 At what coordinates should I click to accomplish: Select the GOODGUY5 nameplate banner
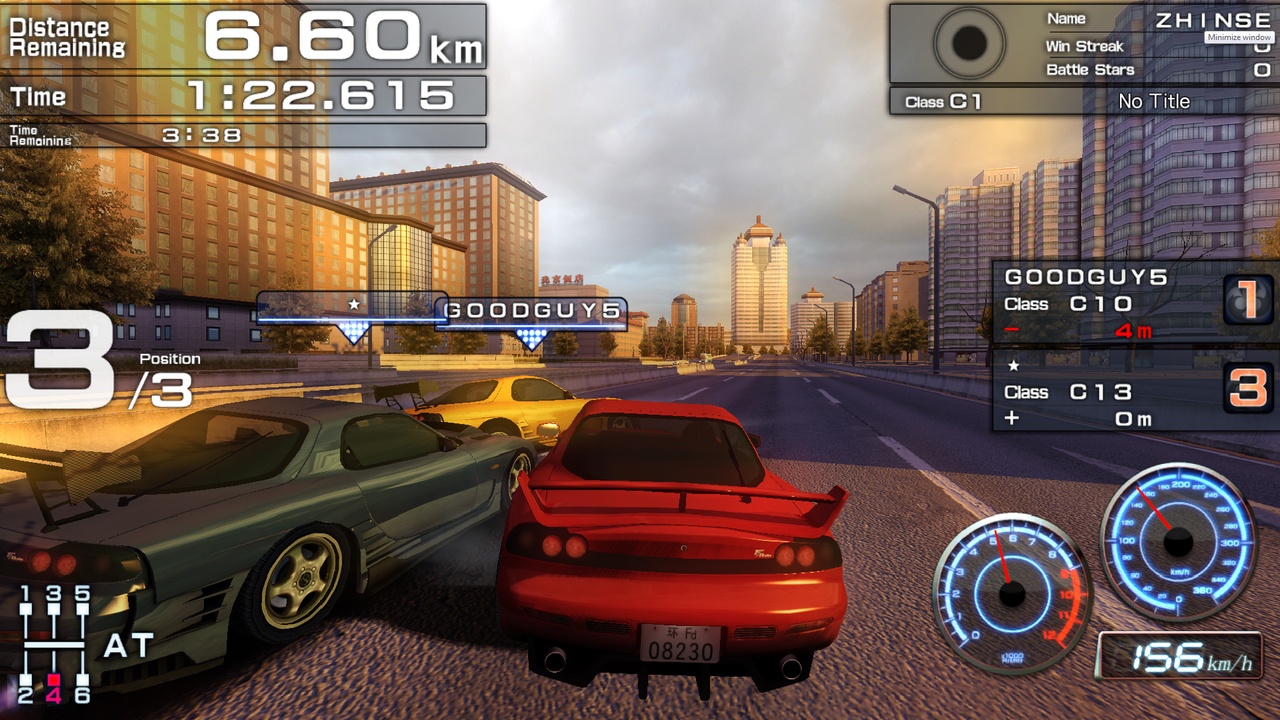(x=531, y=311)
